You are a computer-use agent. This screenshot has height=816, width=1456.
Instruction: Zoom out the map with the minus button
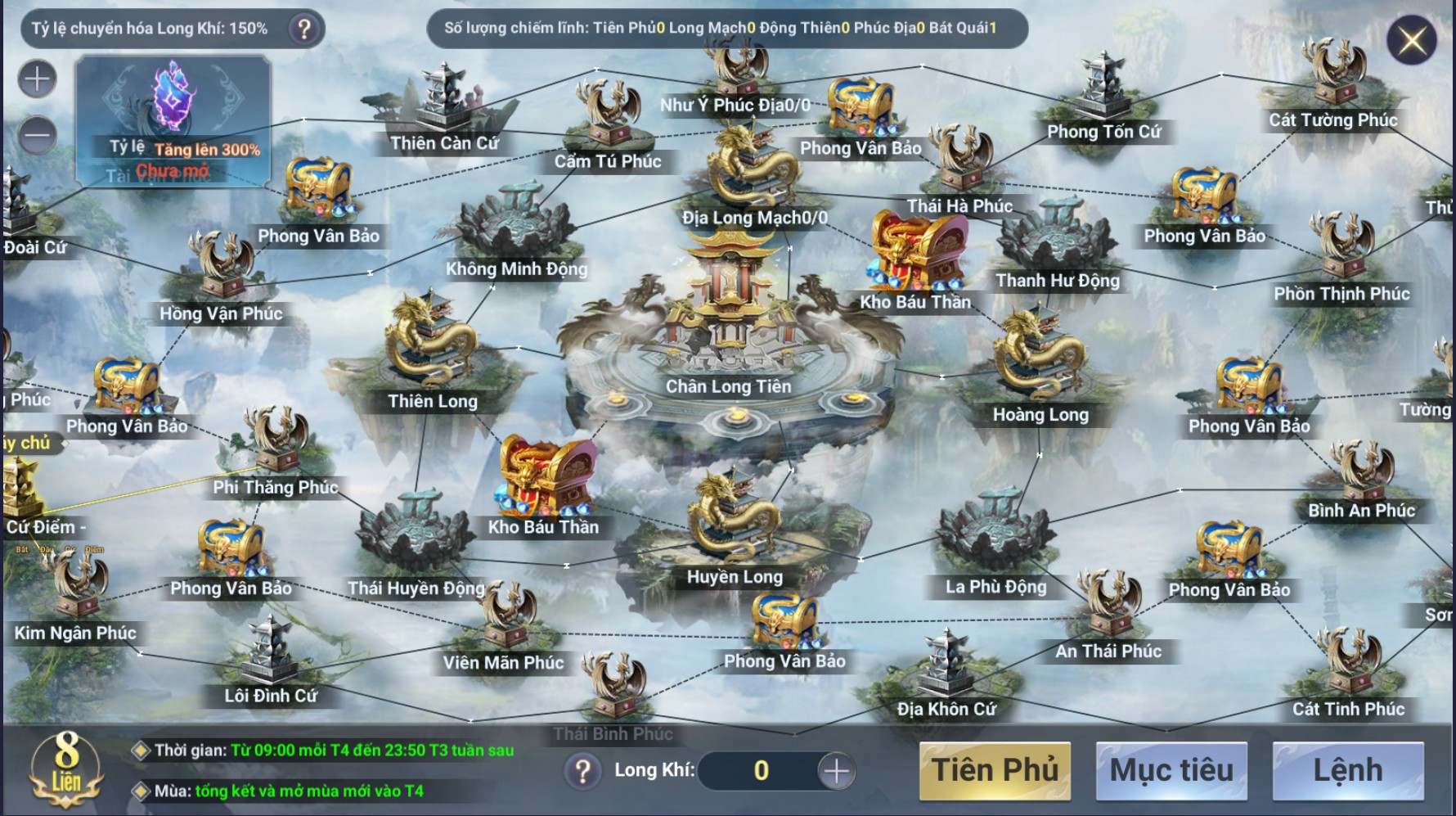(38, 135)
